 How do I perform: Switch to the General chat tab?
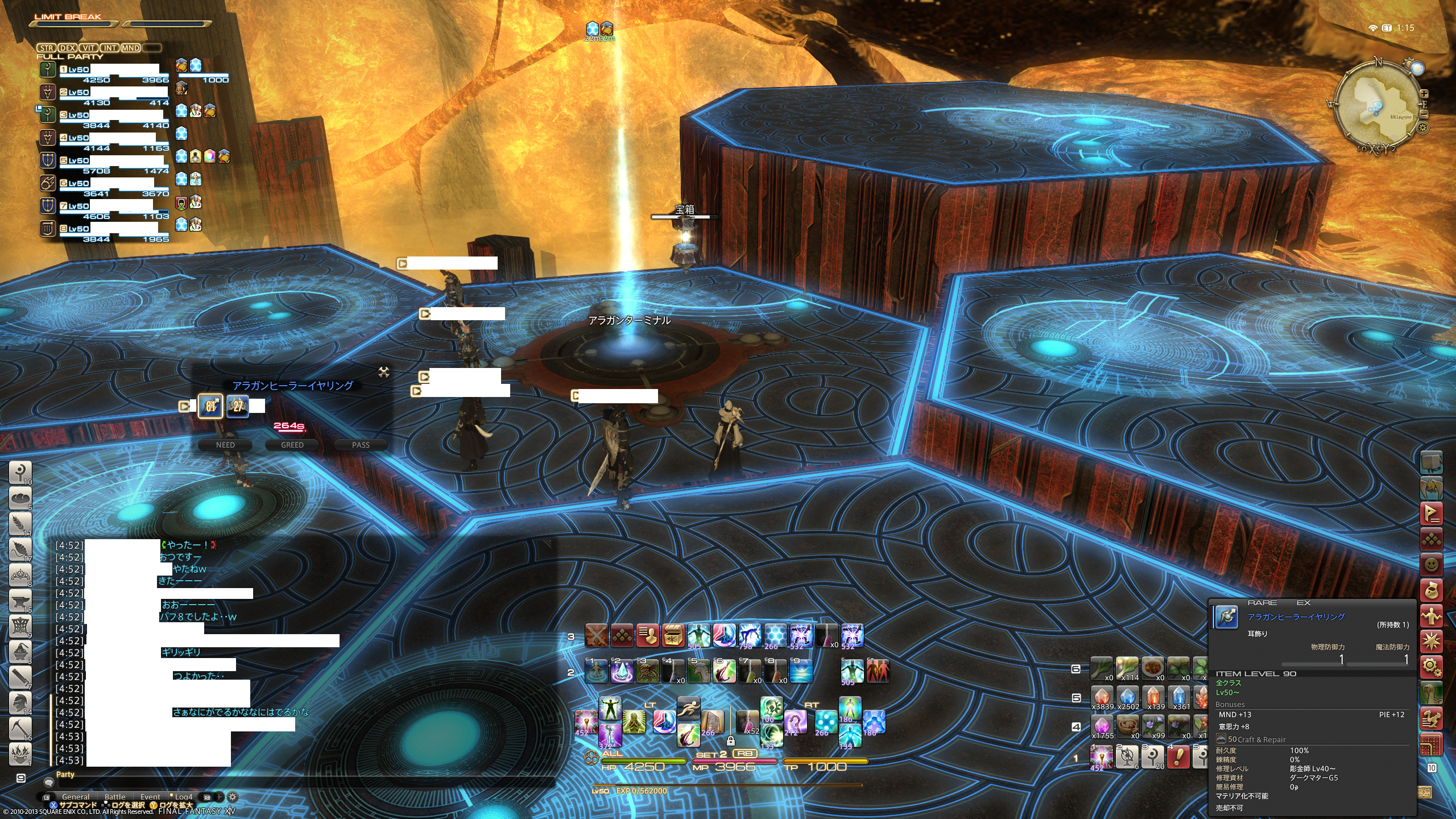76,797
